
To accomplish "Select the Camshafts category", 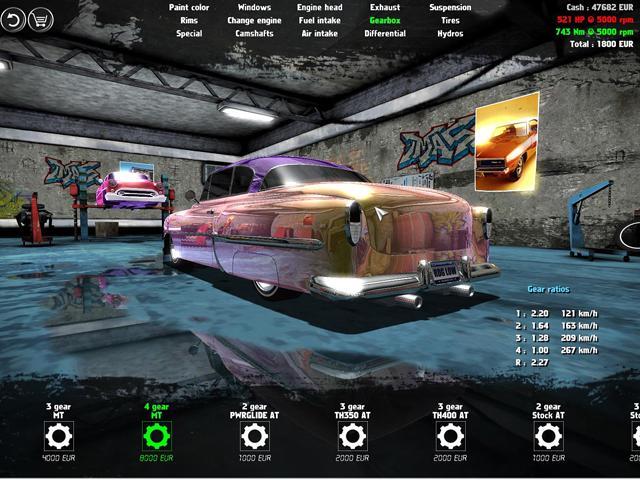I will (254, 33).
